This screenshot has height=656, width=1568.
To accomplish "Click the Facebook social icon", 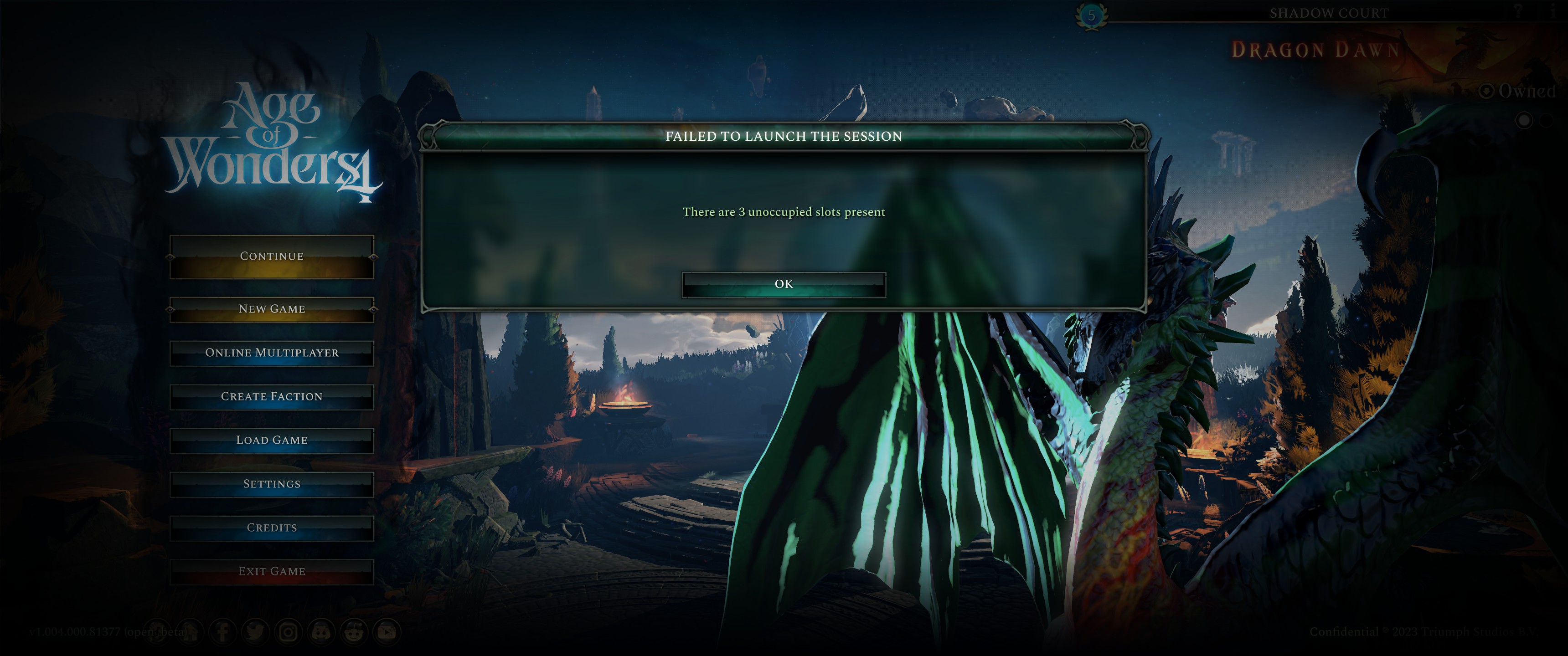I will [x=223, y=632].
